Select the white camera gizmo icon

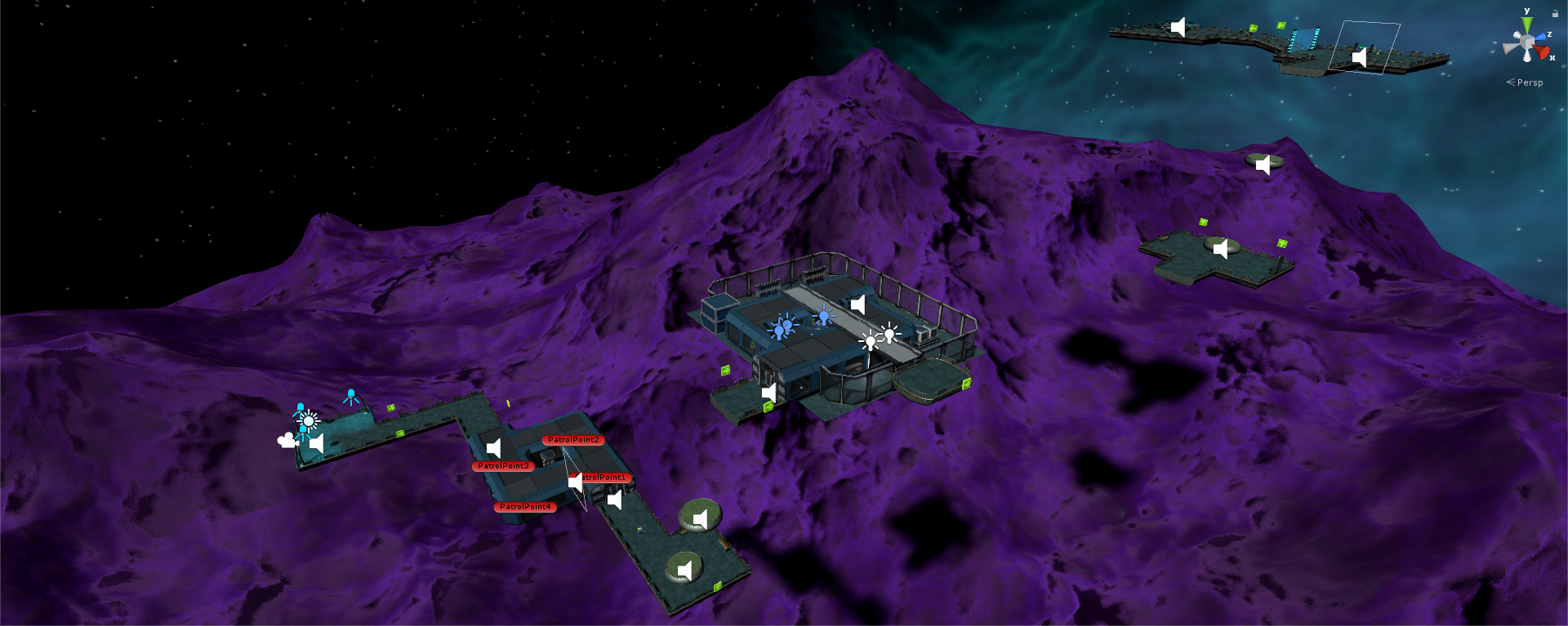tap(286, 441)
